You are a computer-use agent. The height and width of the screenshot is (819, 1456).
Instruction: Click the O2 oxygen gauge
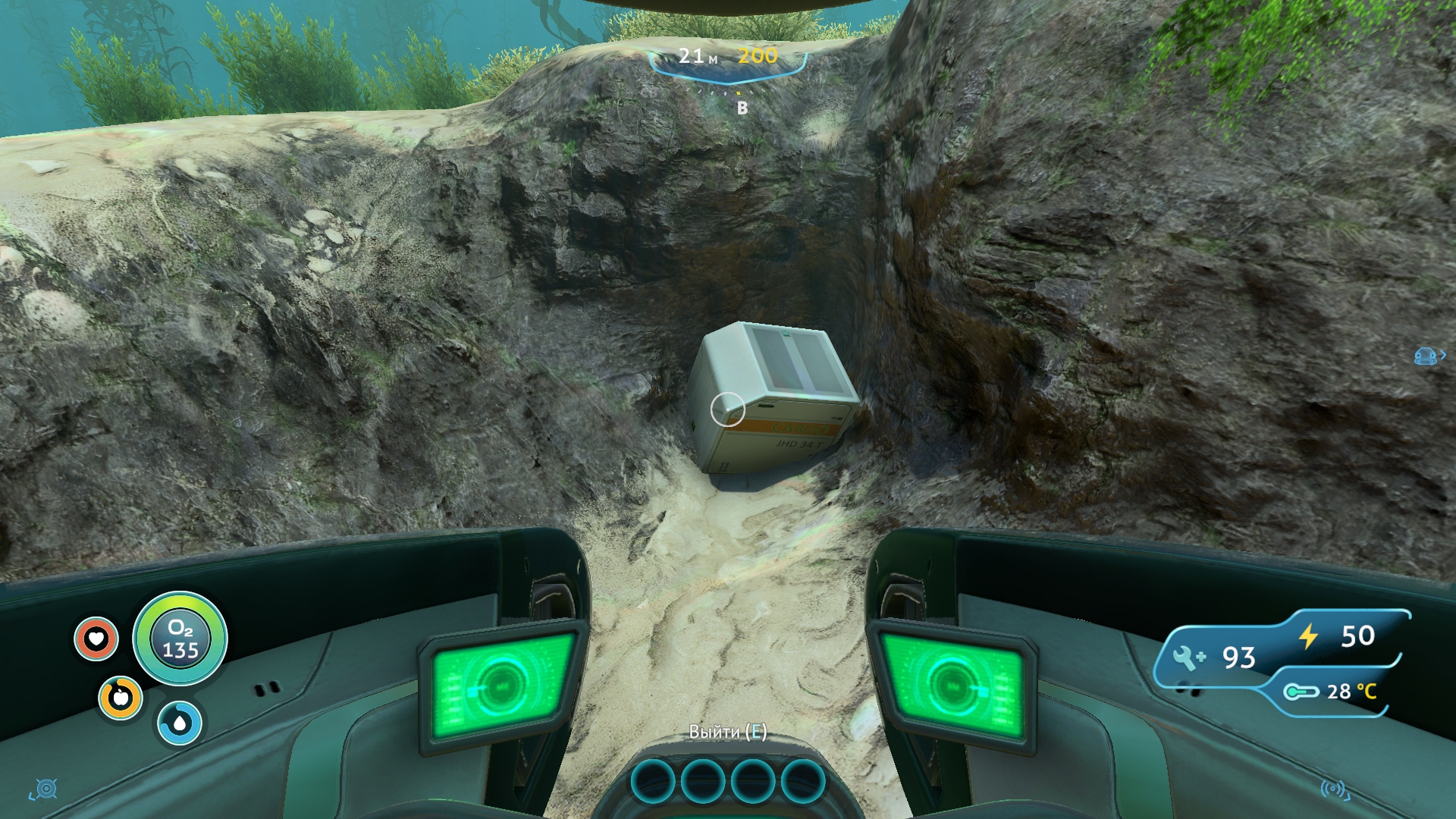click(x=180, y=639)
